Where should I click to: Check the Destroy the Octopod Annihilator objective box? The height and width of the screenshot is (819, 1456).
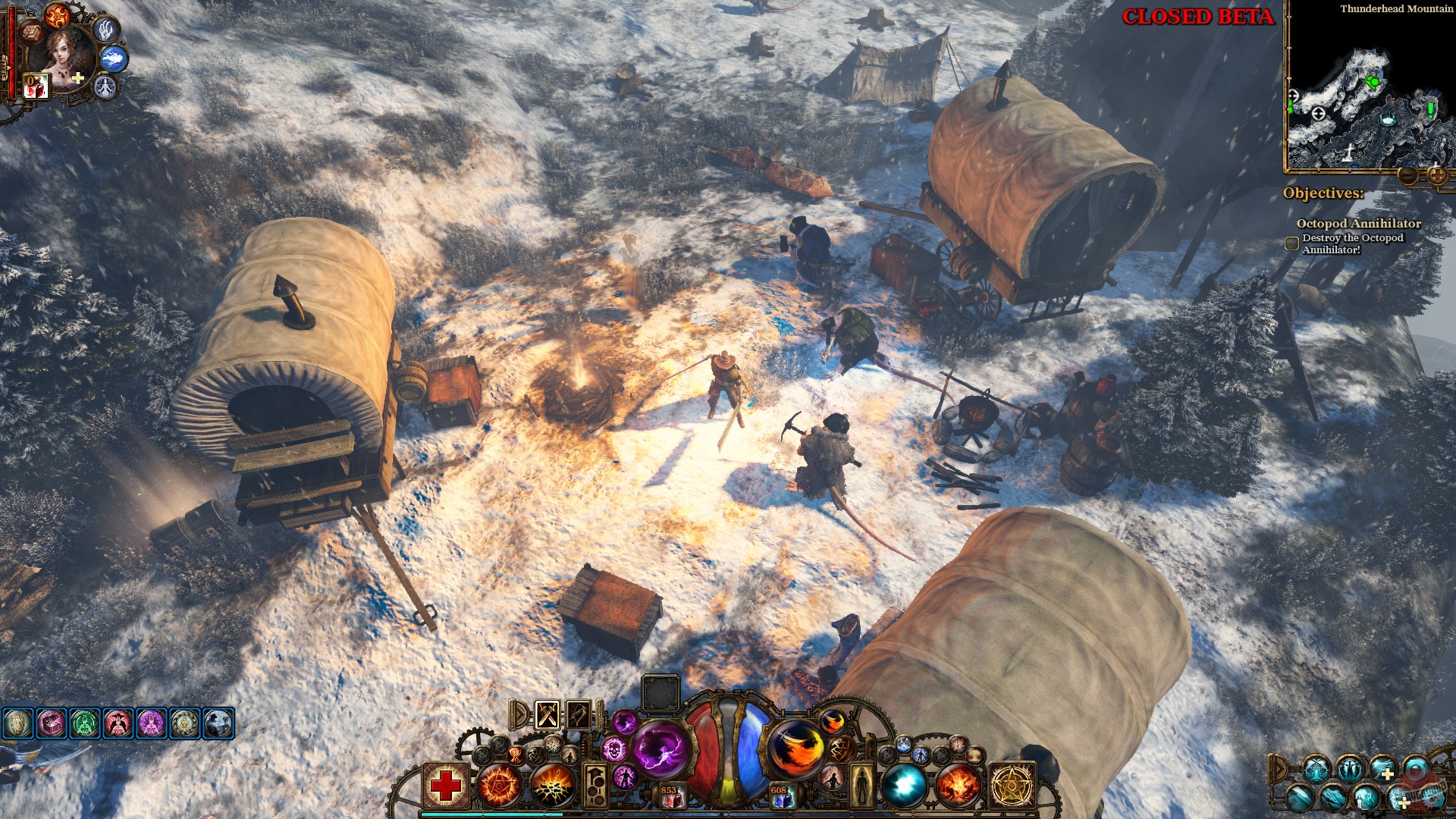[x=1291, y=243]
